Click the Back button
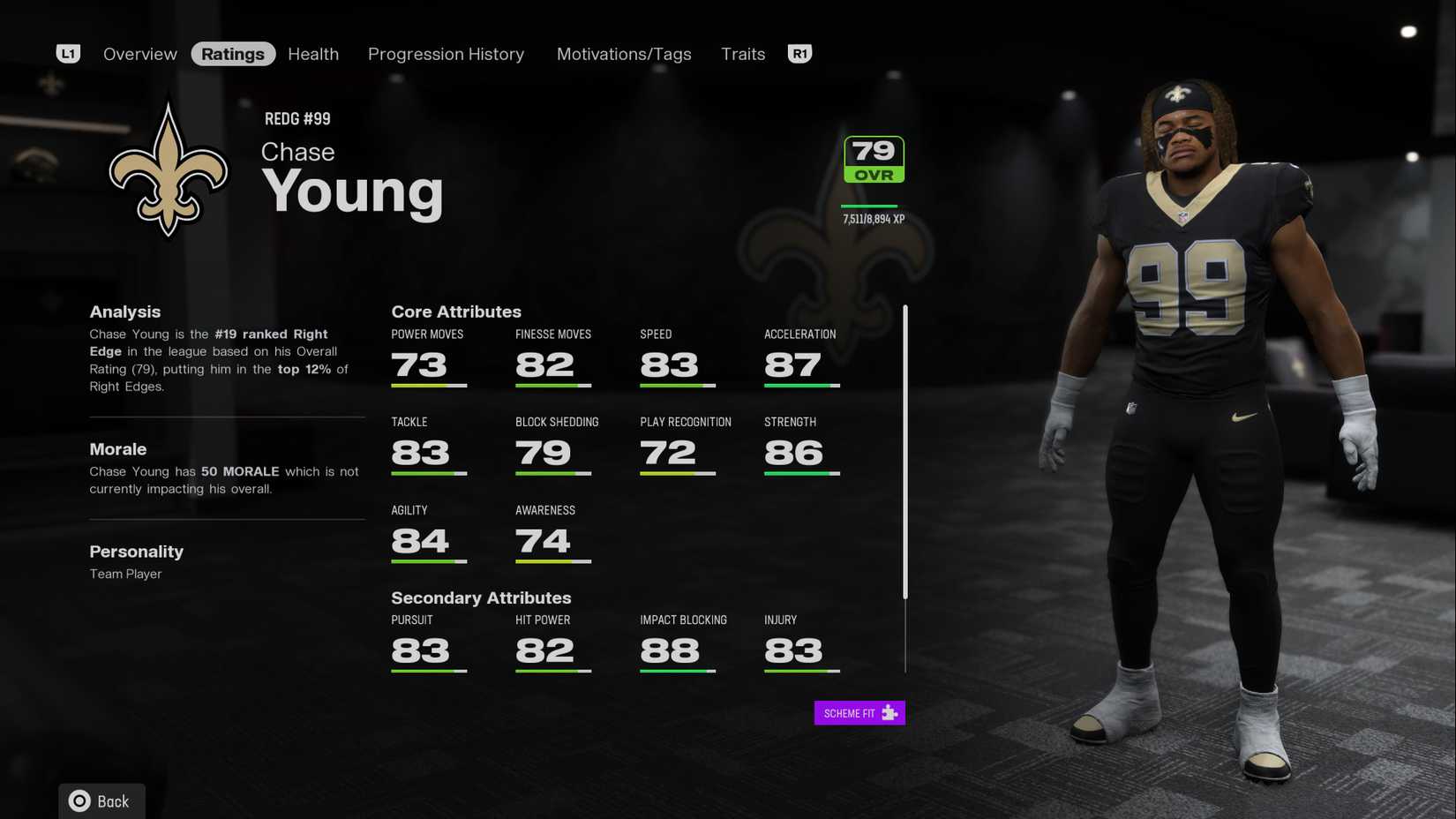 101,800
